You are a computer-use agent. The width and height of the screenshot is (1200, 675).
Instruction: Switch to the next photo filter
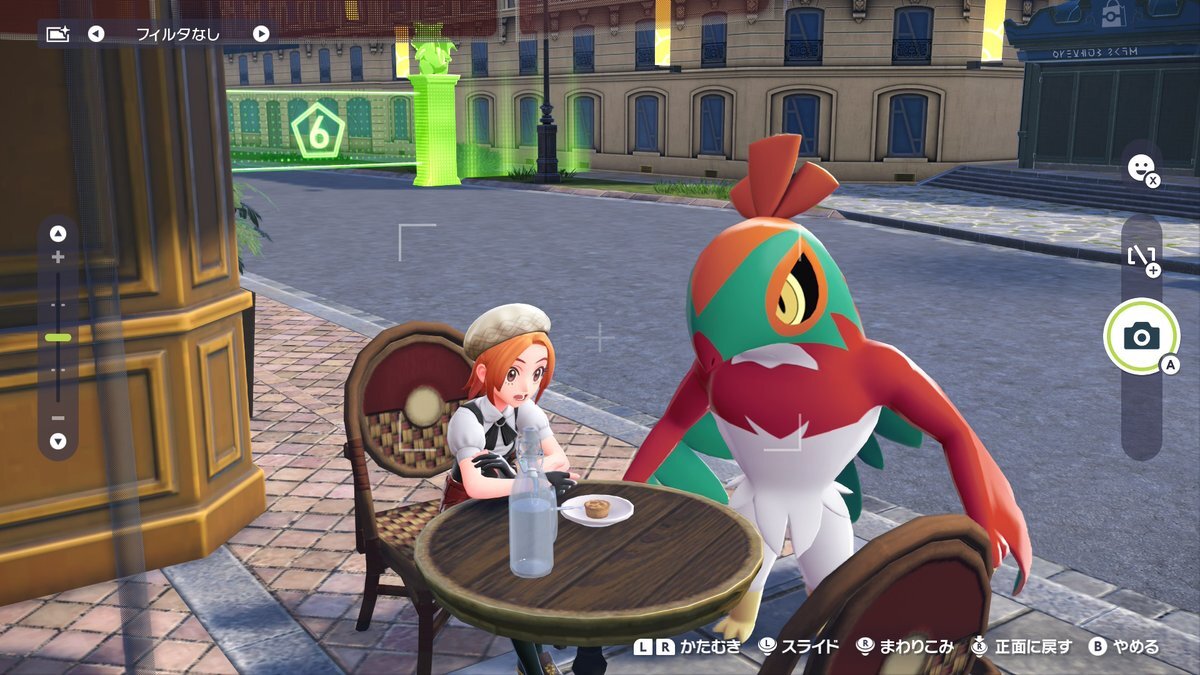[x=261, y=34]
